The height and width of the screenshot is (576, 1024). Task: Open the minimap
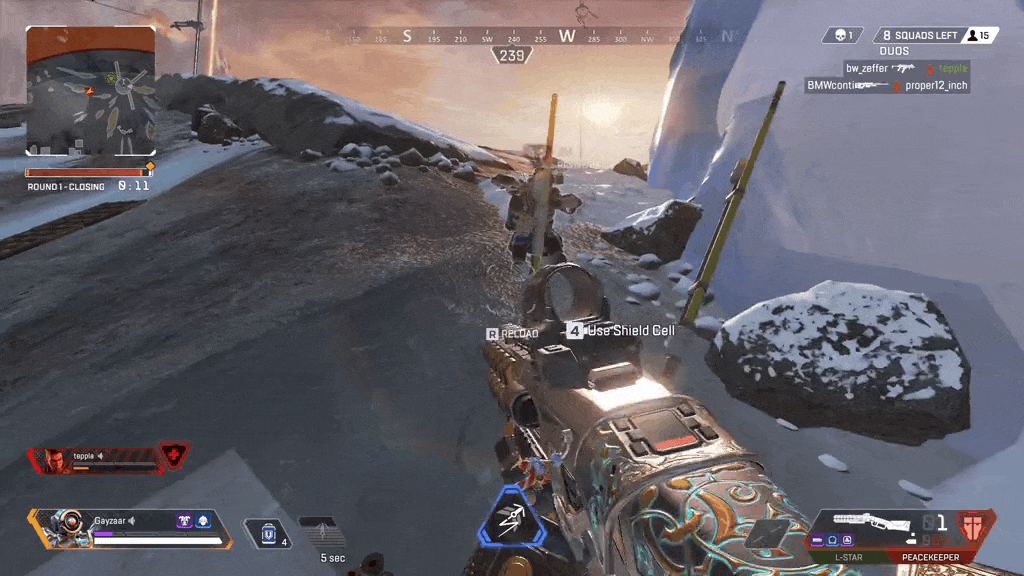pyautogui.click(x=91, y=90)
